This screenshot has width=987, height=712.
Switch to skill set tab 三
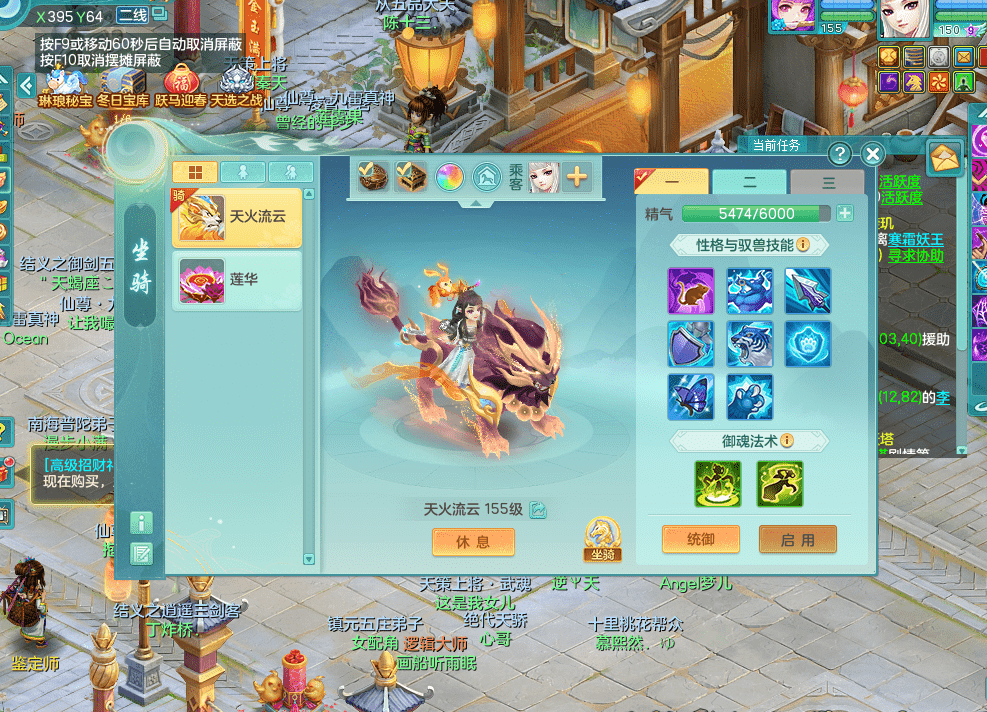827,182
